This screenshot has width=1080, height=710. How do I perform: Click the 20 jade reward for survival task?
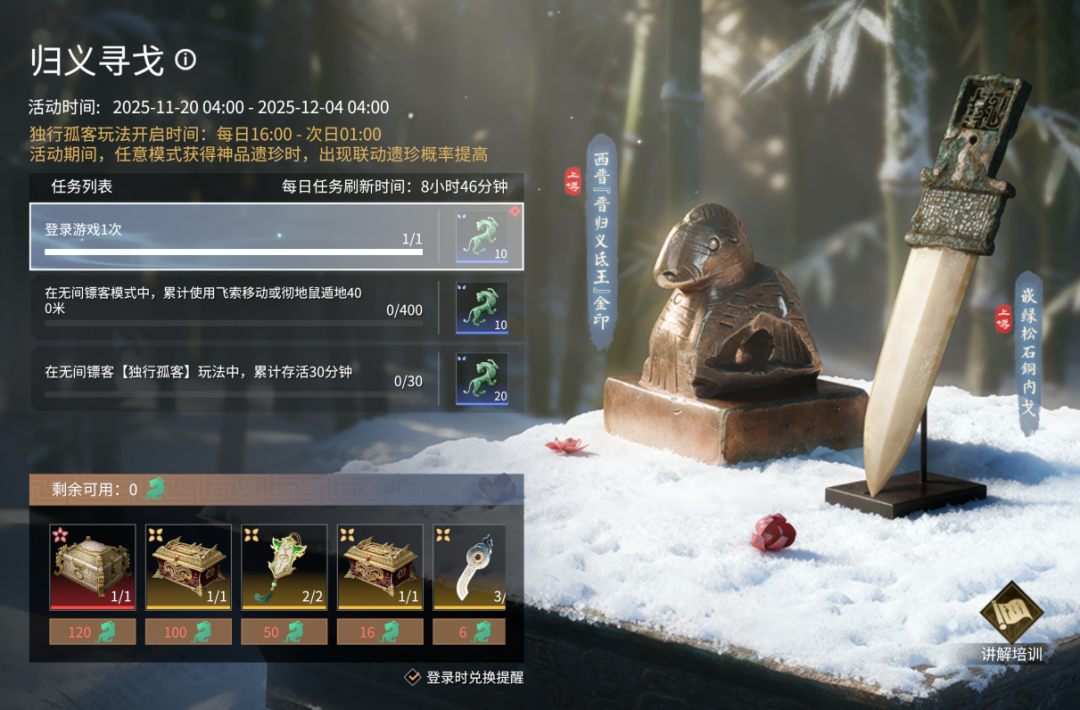pos(481,379)
